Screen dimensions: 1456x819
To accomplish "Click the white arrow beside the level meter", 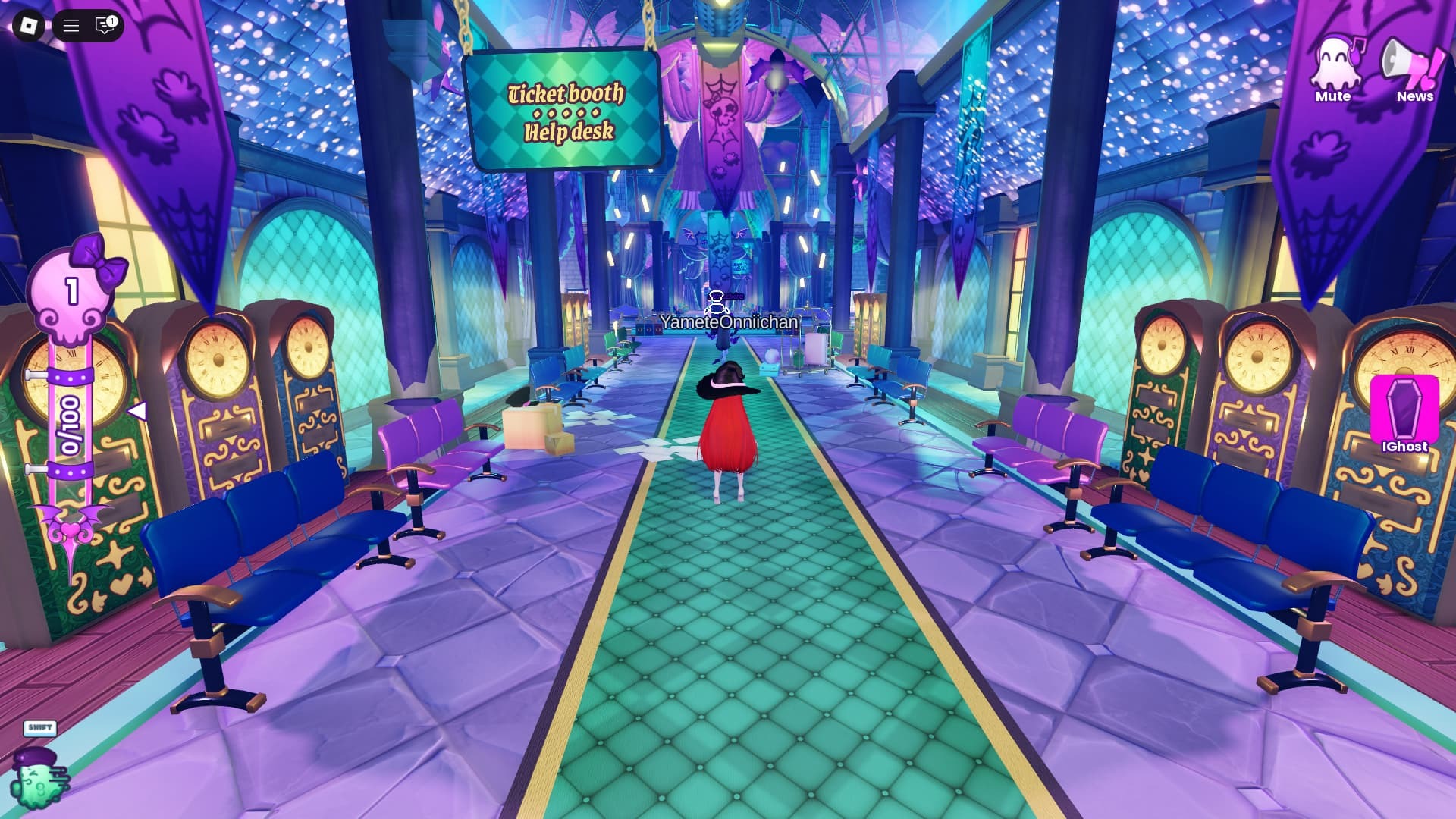I will [137, 411].
